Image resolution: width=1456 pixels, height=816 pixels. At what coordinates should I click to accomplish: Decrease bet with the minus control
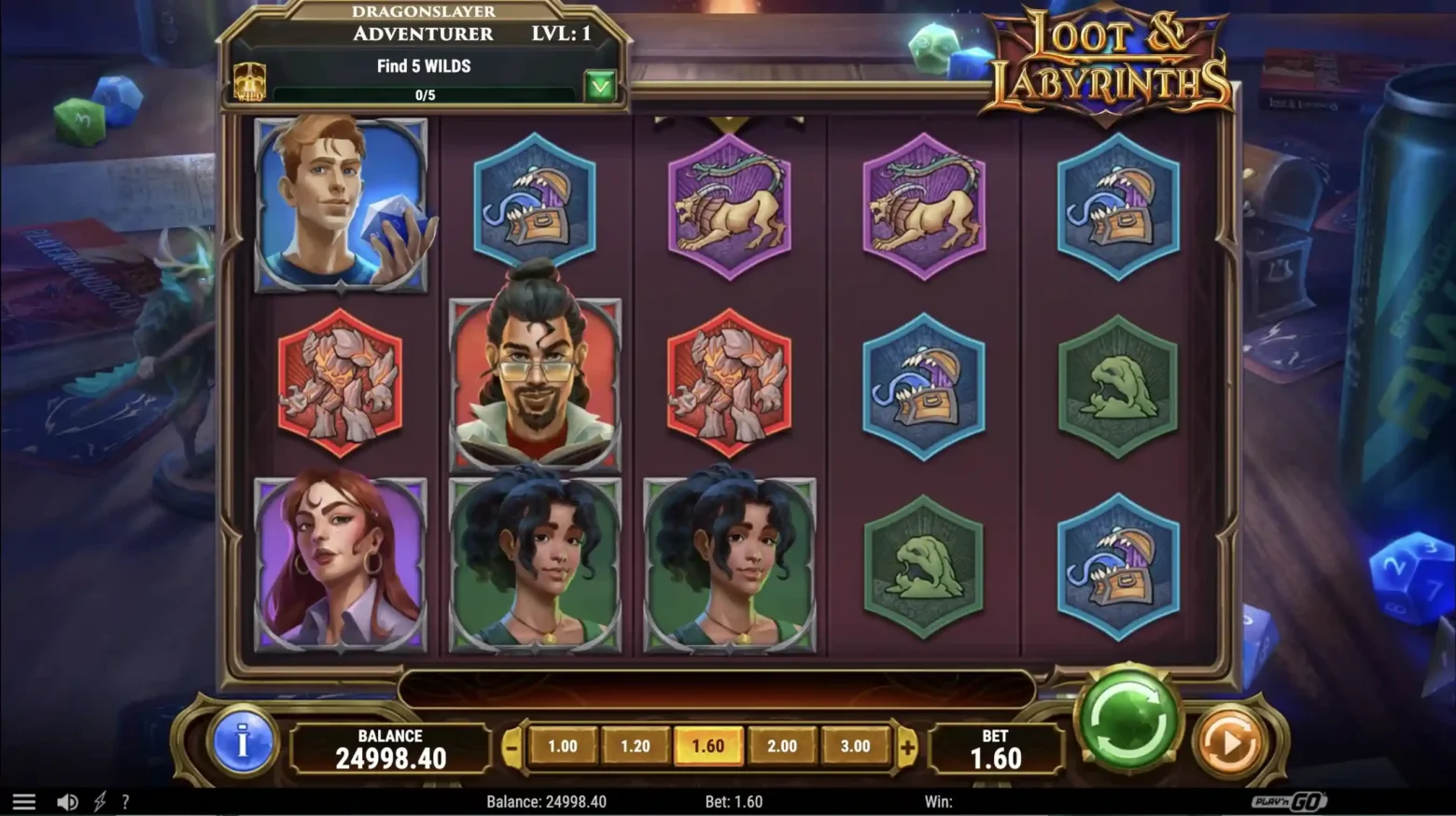click(x=511, y=746)
